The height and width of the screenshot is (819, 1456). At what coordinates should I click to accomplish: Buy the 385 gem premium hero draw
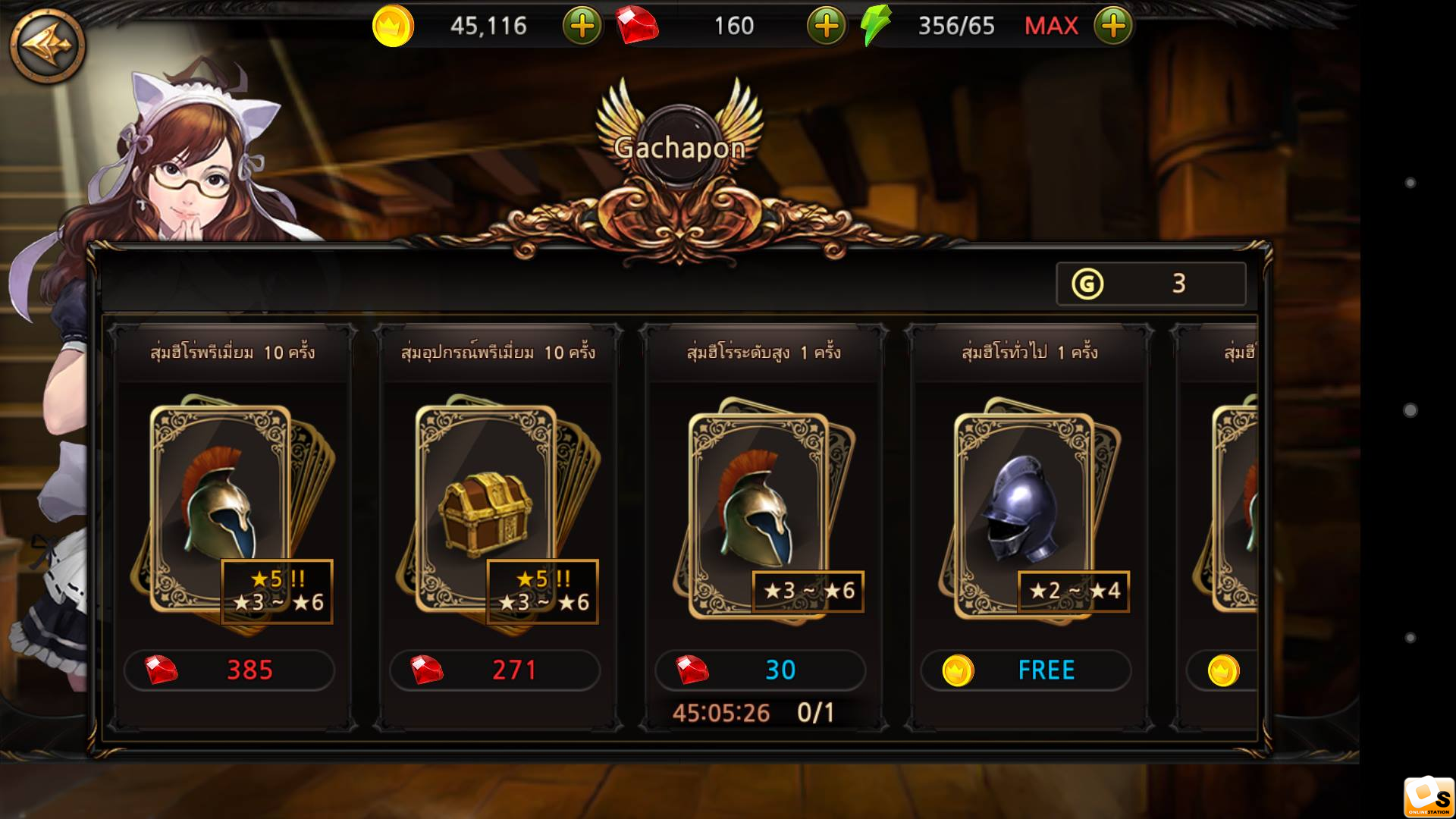tap(229, 670)
